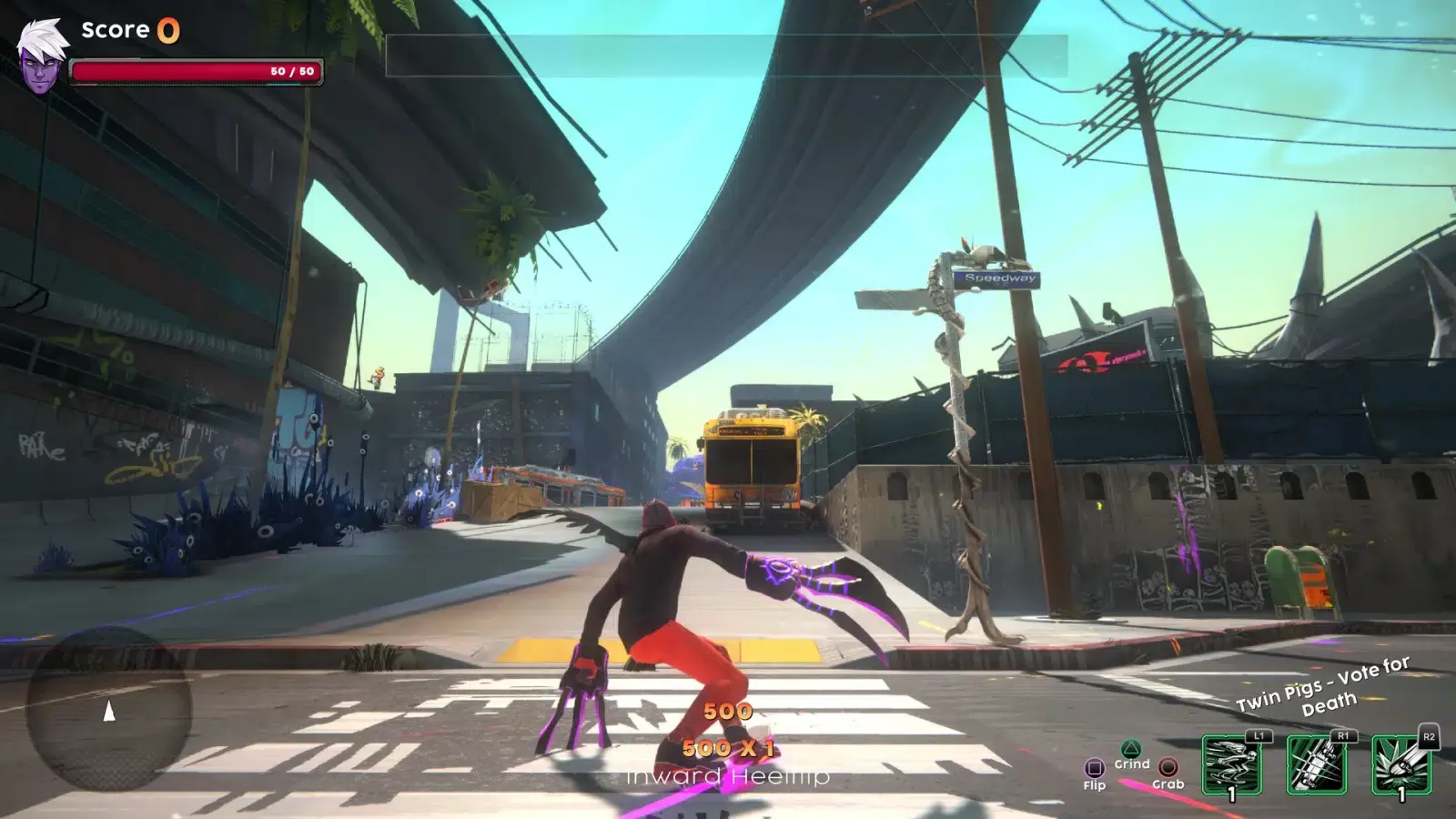
Task: Click the circle Grab button prompt
Action: [1169, 767]
